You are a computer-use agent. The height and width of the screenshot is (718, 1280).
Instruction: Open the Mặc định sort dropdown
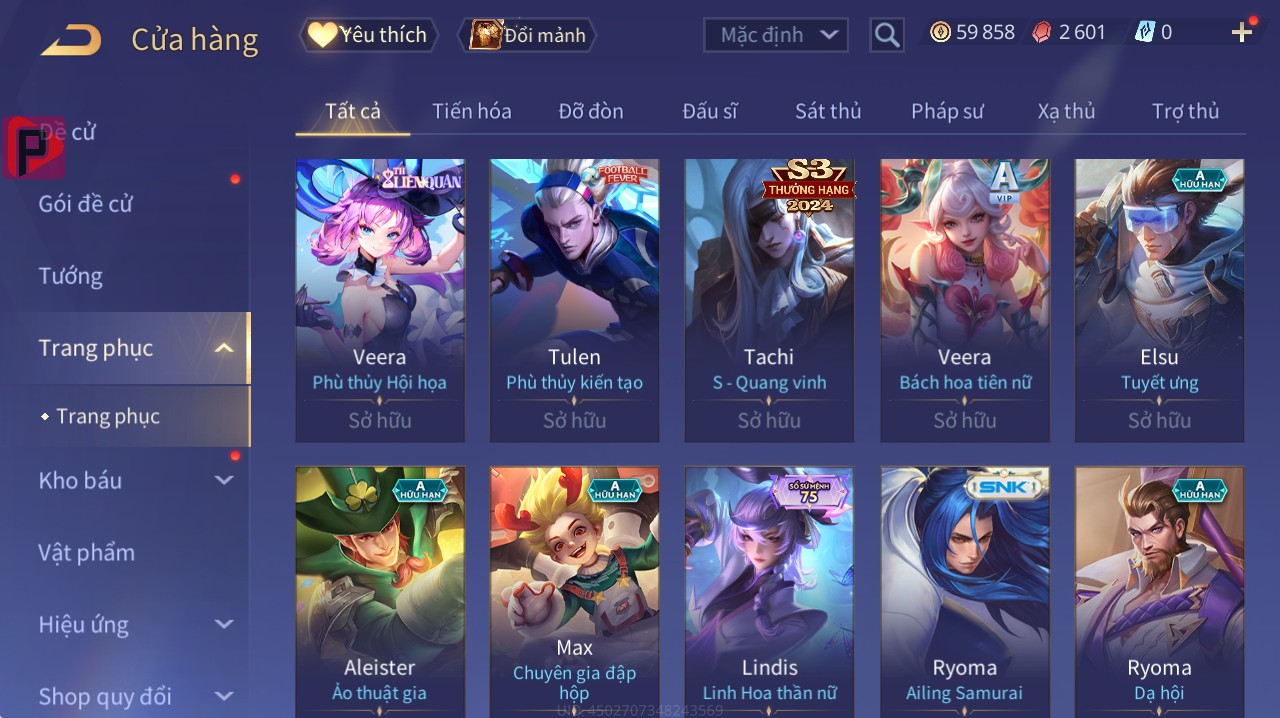pos(776,35)
